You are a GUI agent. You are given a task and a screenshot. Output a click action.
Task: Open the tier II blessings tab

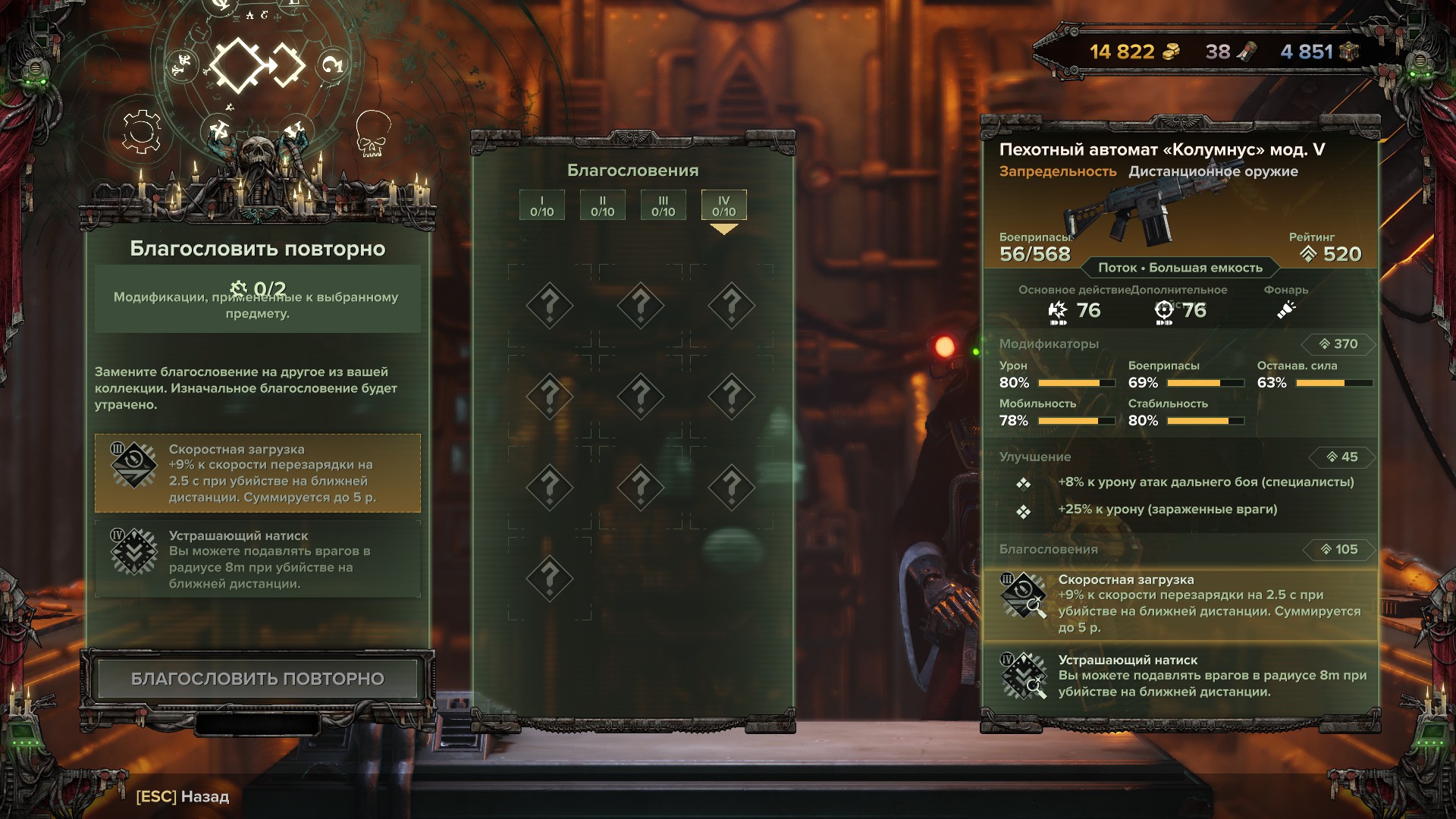tap(602, 206)
